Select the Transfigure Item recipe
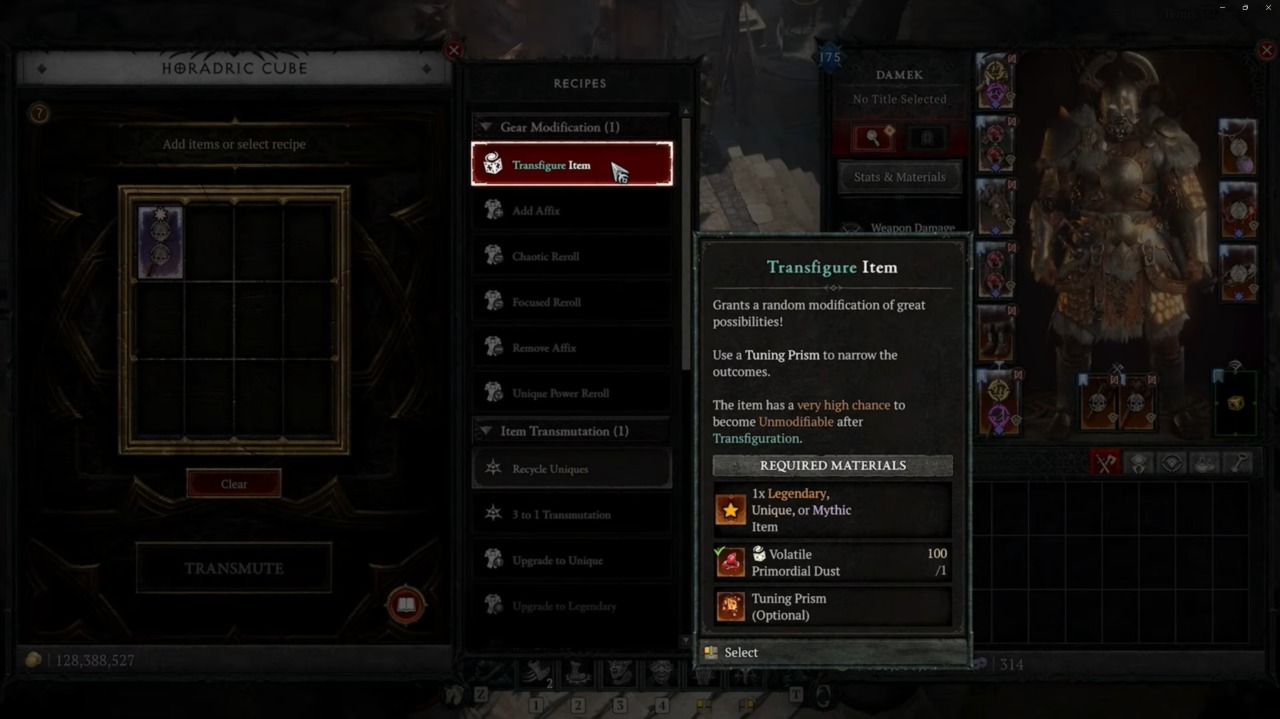 click(571, 164)
